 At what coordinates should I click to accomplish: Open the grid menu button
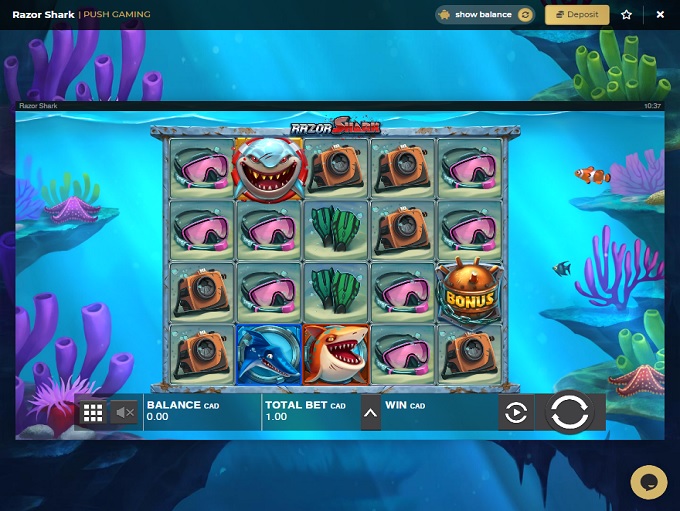[x=93, y=412]
